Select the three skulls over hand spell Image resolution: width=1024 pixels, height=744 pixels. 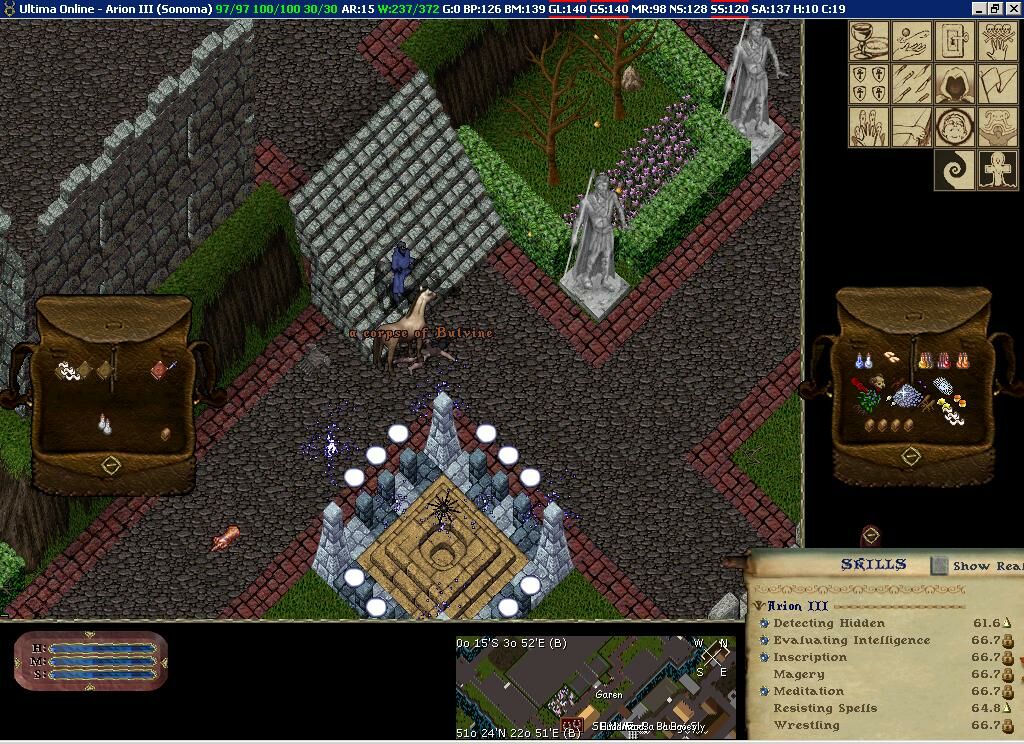click(997, 41)
